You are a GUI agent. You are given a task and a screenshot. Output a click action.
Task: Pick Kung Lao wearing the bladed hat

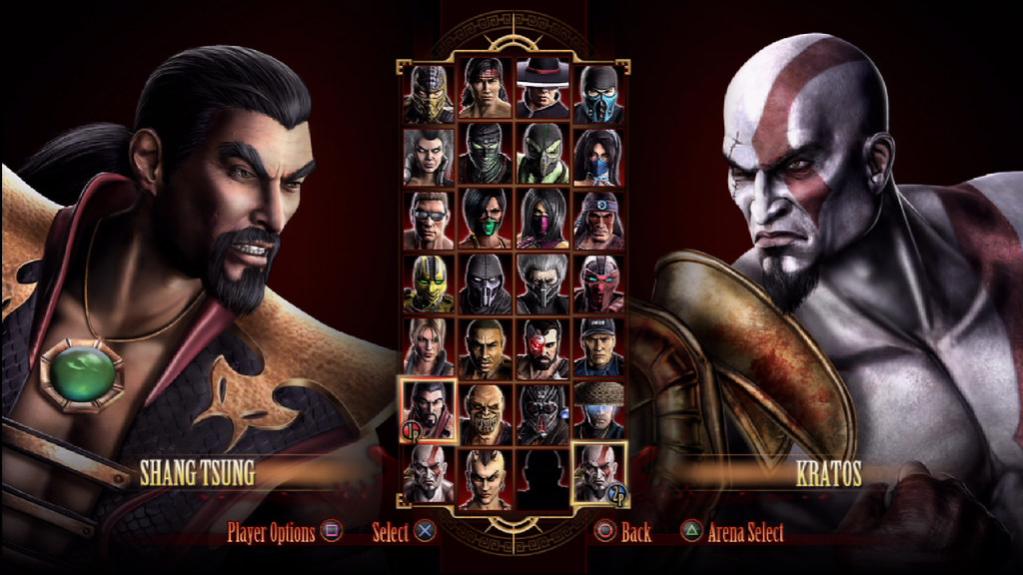tap(542, 93)
